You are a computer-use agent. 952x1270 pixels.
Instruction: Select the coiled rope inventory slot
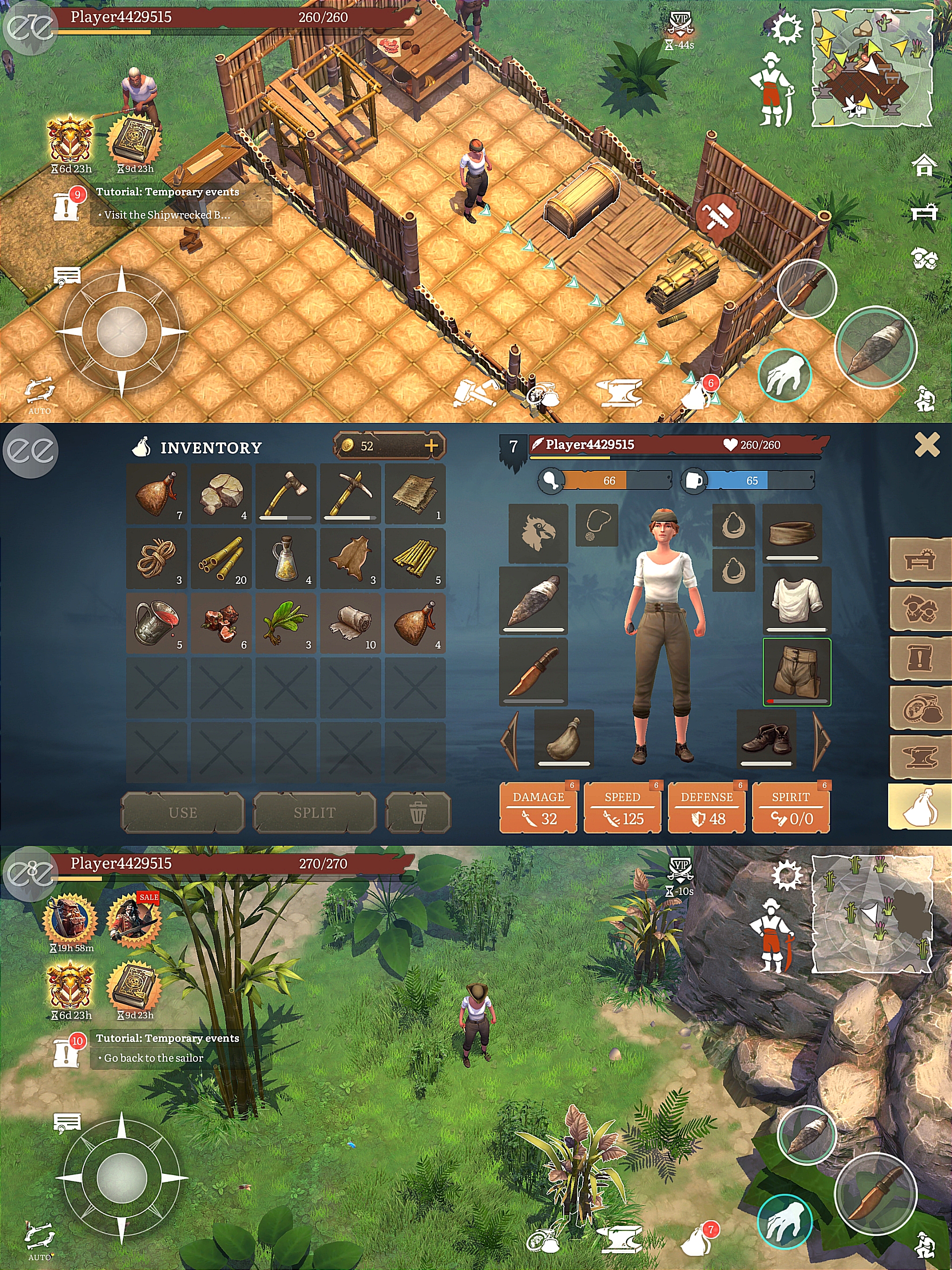click(x=156, y=559)
